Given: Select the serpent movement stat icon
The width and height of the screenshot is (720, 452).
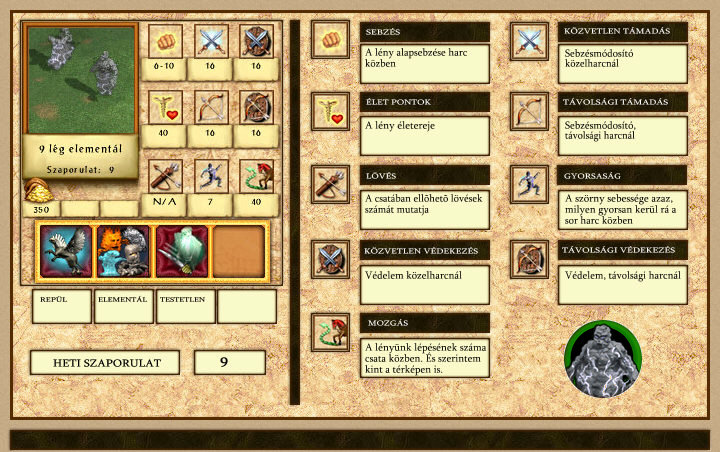Looking at the screenshot, I should 256,176.
